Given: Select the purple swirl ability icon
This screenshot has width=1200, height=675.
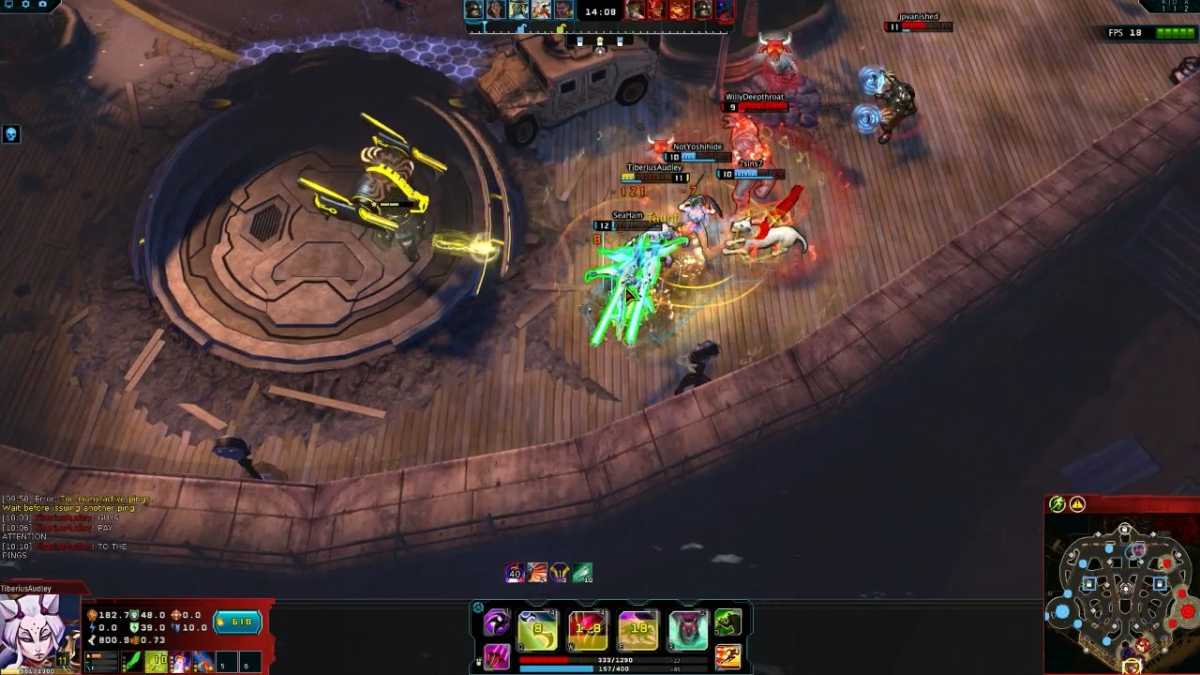Looking at the screenshot, I should [497, 623].
